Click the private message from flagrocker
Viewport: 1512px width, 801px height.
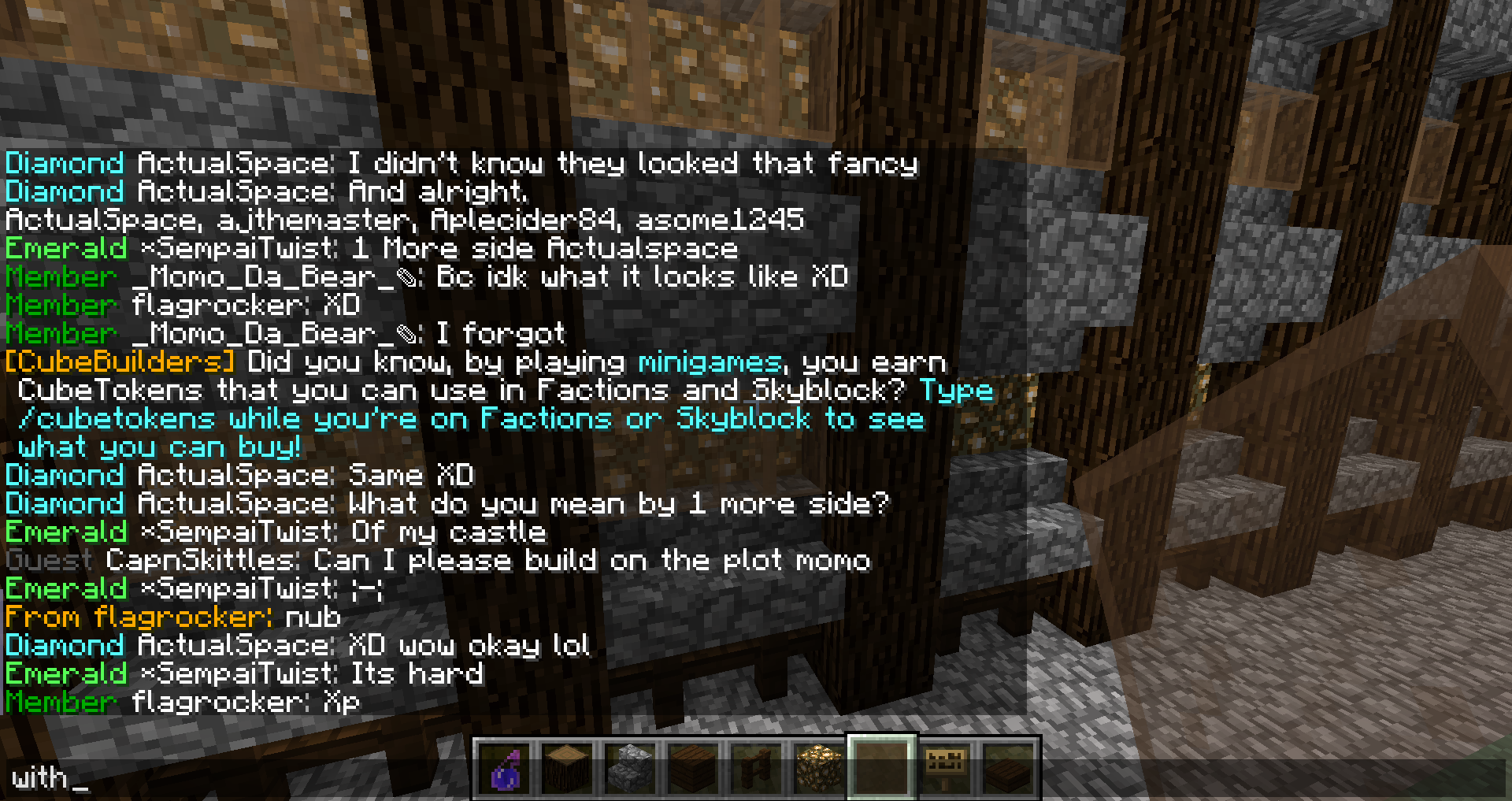coord(173,617)
